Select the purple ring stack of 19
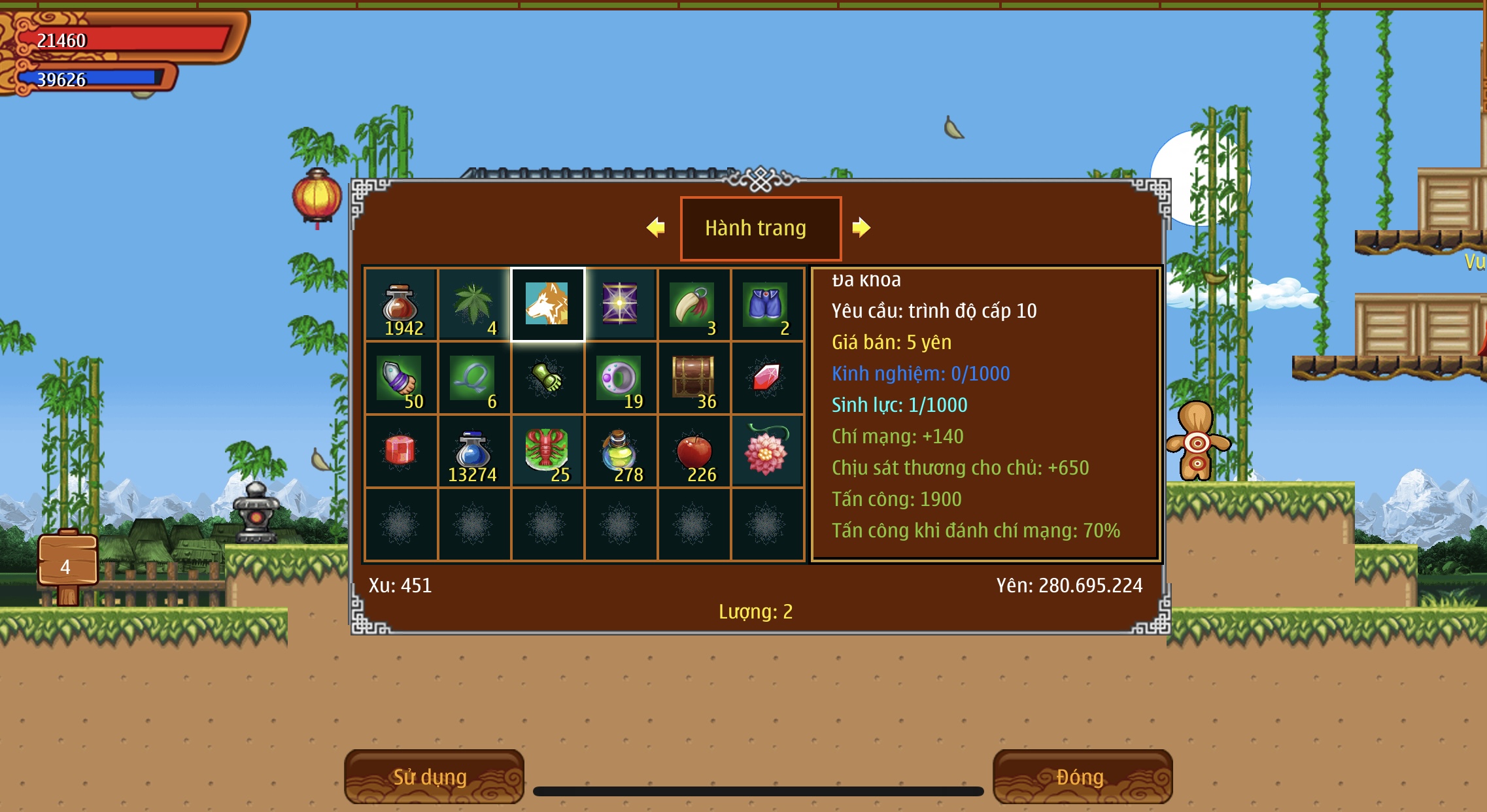Image resolution: width=1487 pixels, height=812 pixels. click(621, 378)
